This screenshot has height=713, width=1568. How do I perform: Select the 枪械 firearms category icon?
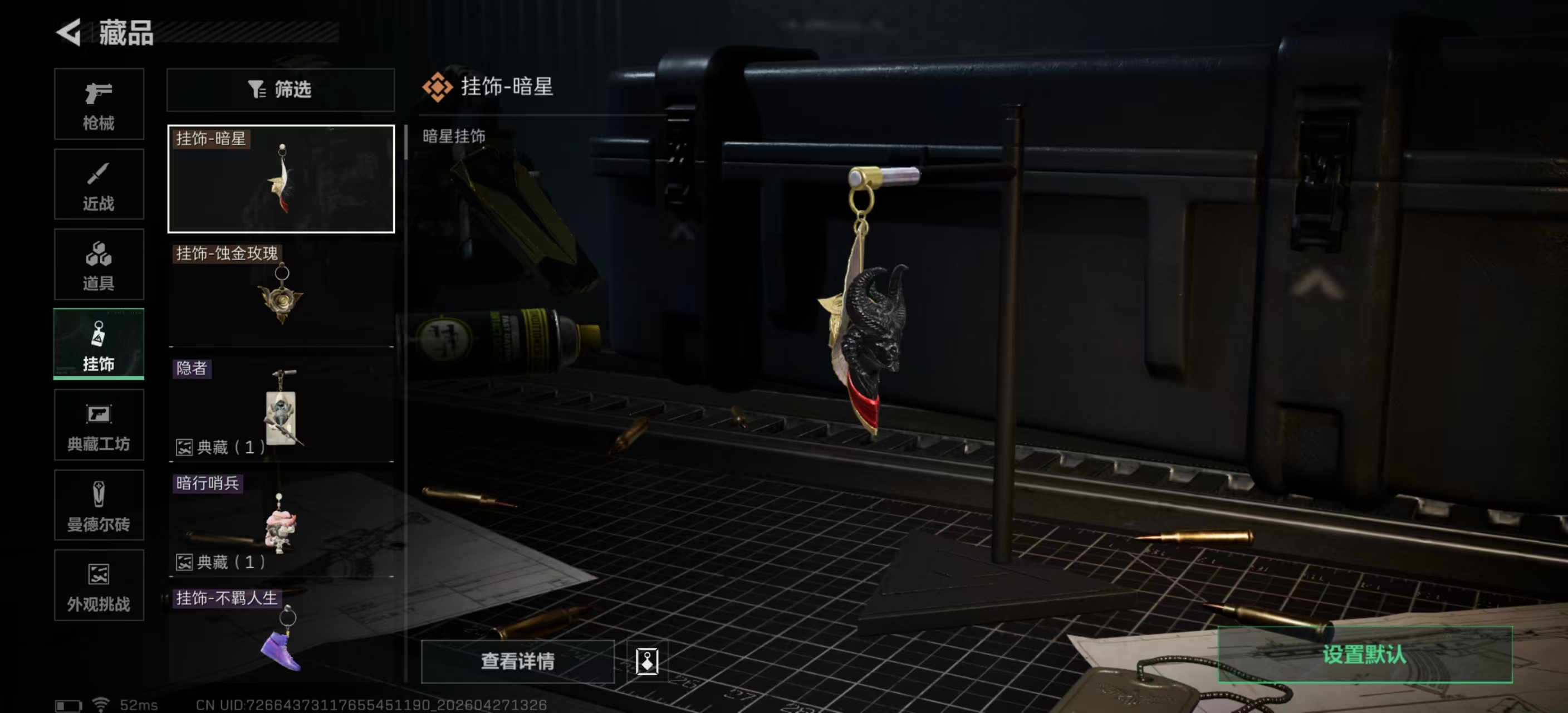click(99, 104)
